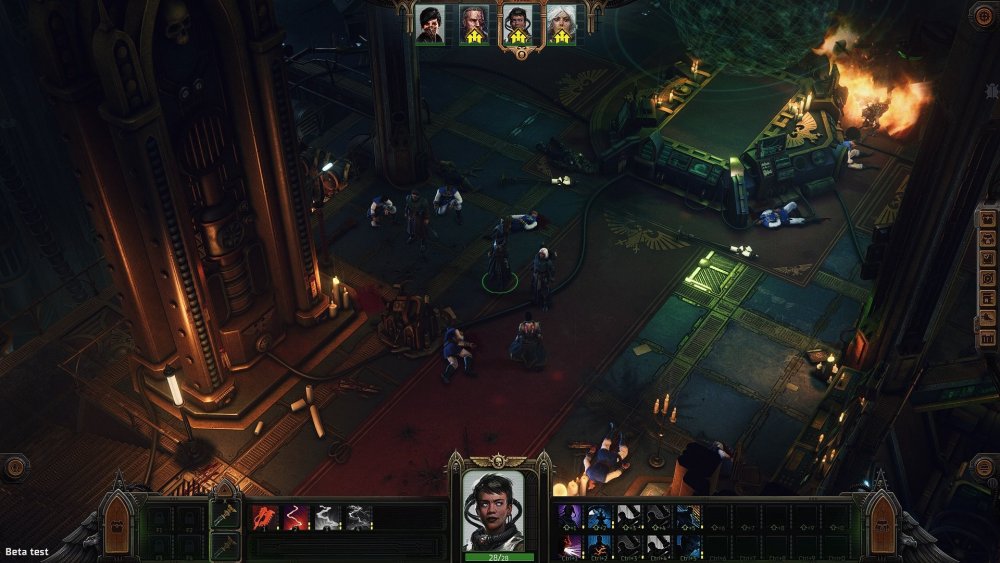1000x563 pixels.
Task: Select the bald older man's party portrait
Action: click(x=474, y=24)
